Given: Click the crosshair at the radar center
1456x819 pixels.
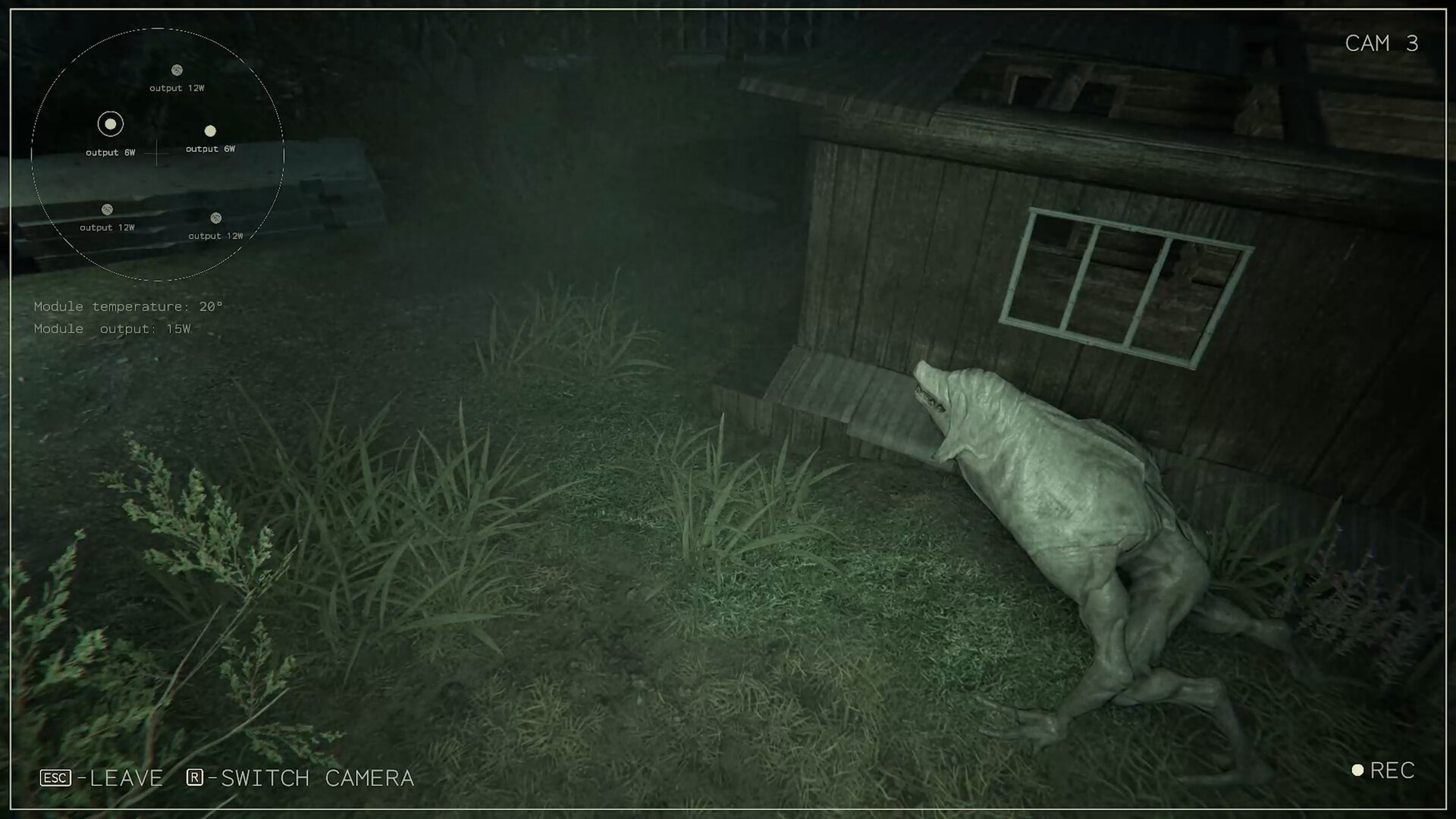Looking at the screenshot, I should pos(157,154).
